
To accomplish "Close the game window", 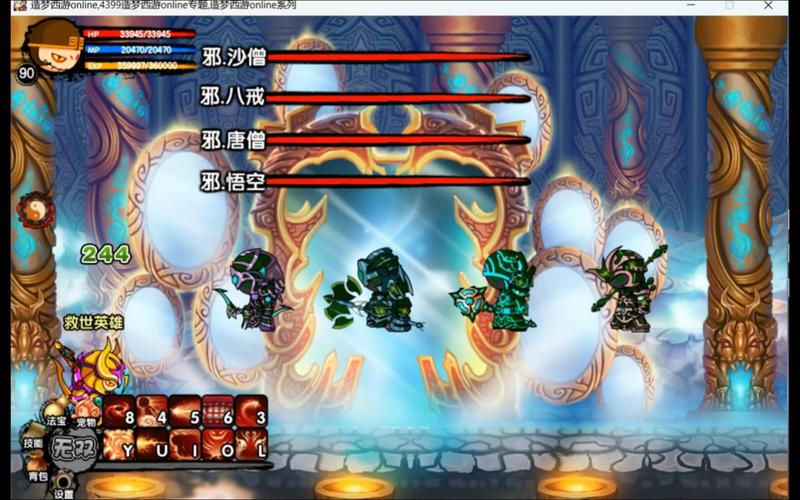I will [768, 6].
